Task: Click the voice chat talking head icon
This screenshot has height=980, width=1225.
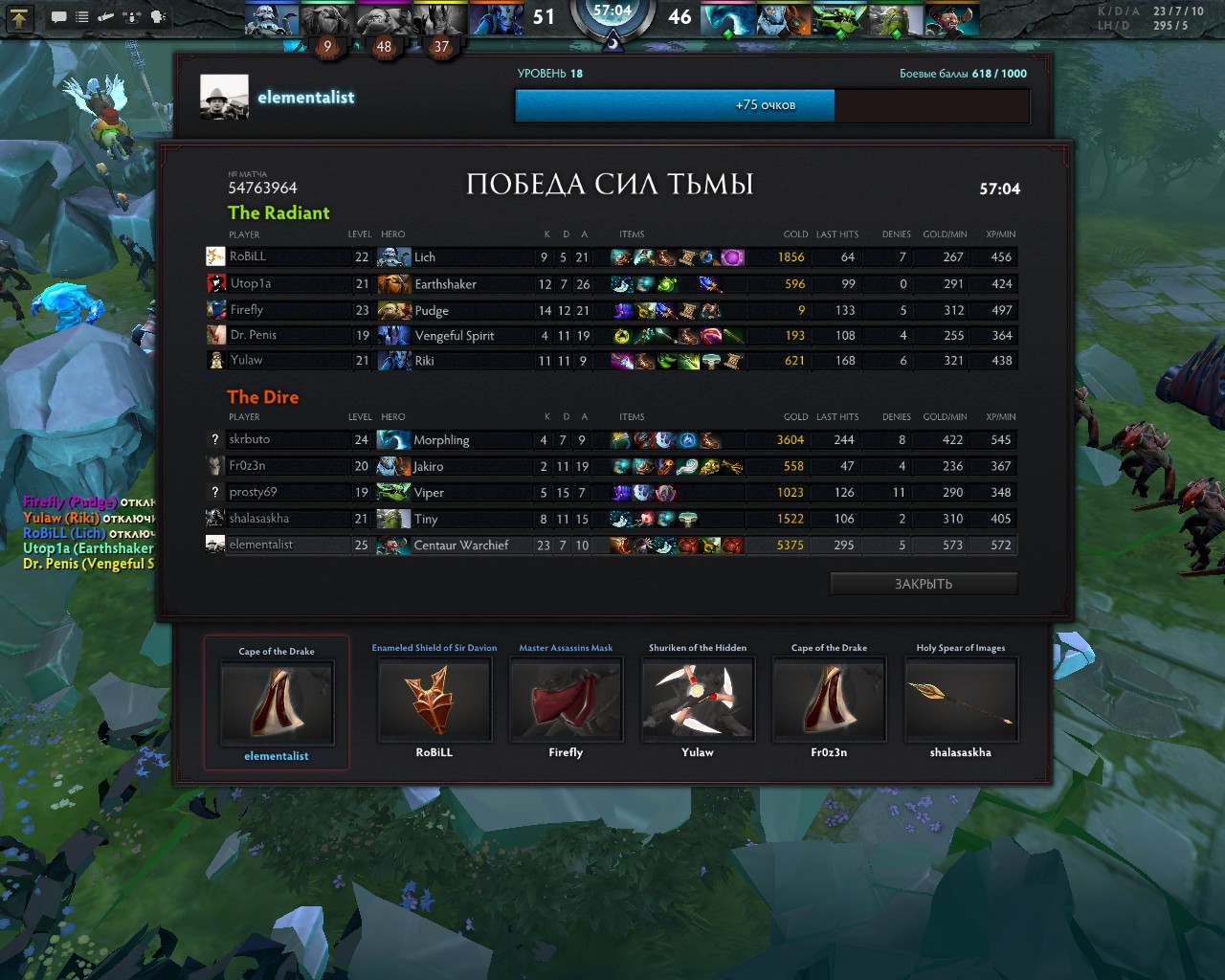Action: pyautogui.click(x=158, y=17)
